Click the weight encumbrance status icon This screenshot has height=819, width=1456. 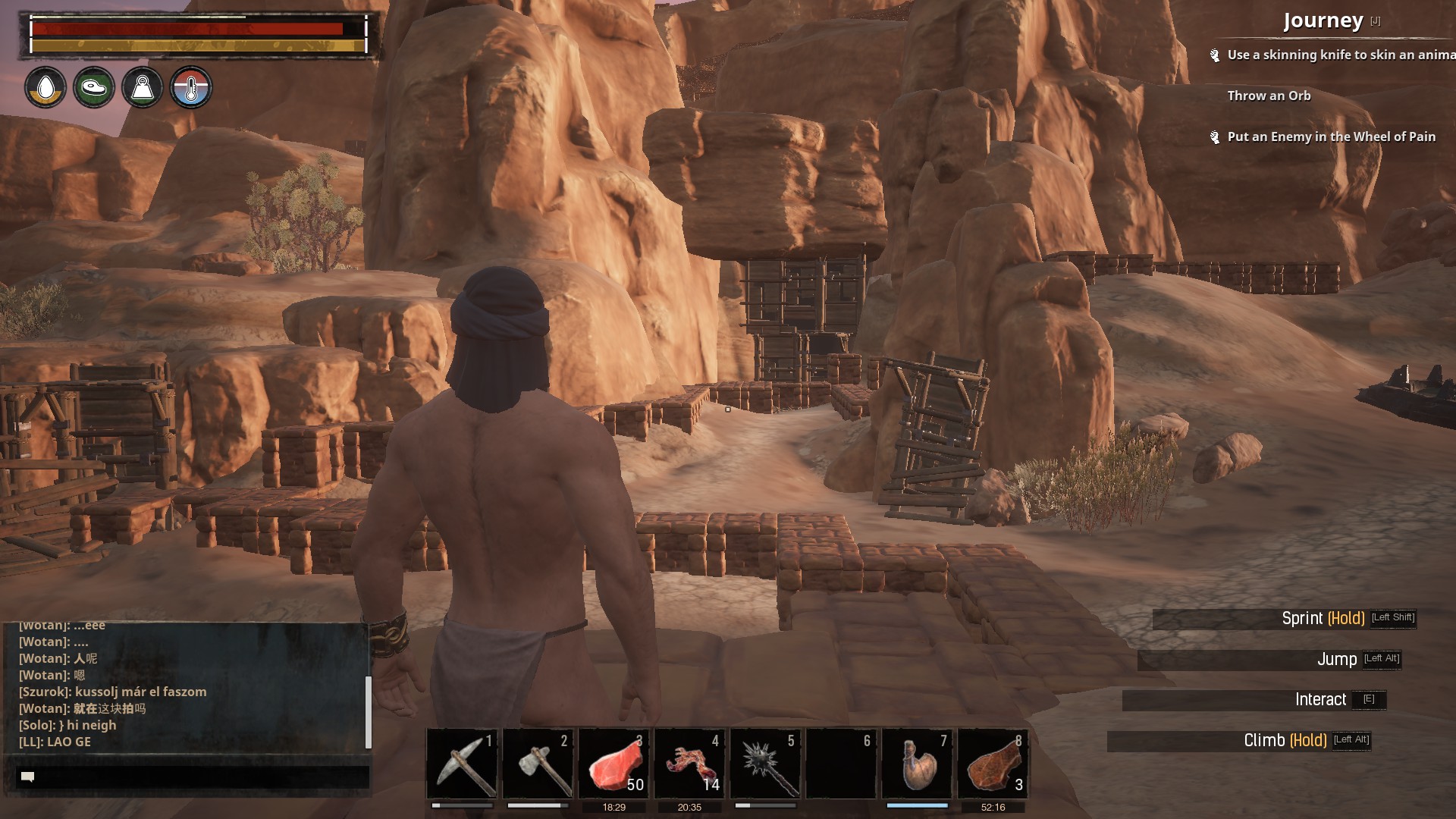click(x=143, y=88)
